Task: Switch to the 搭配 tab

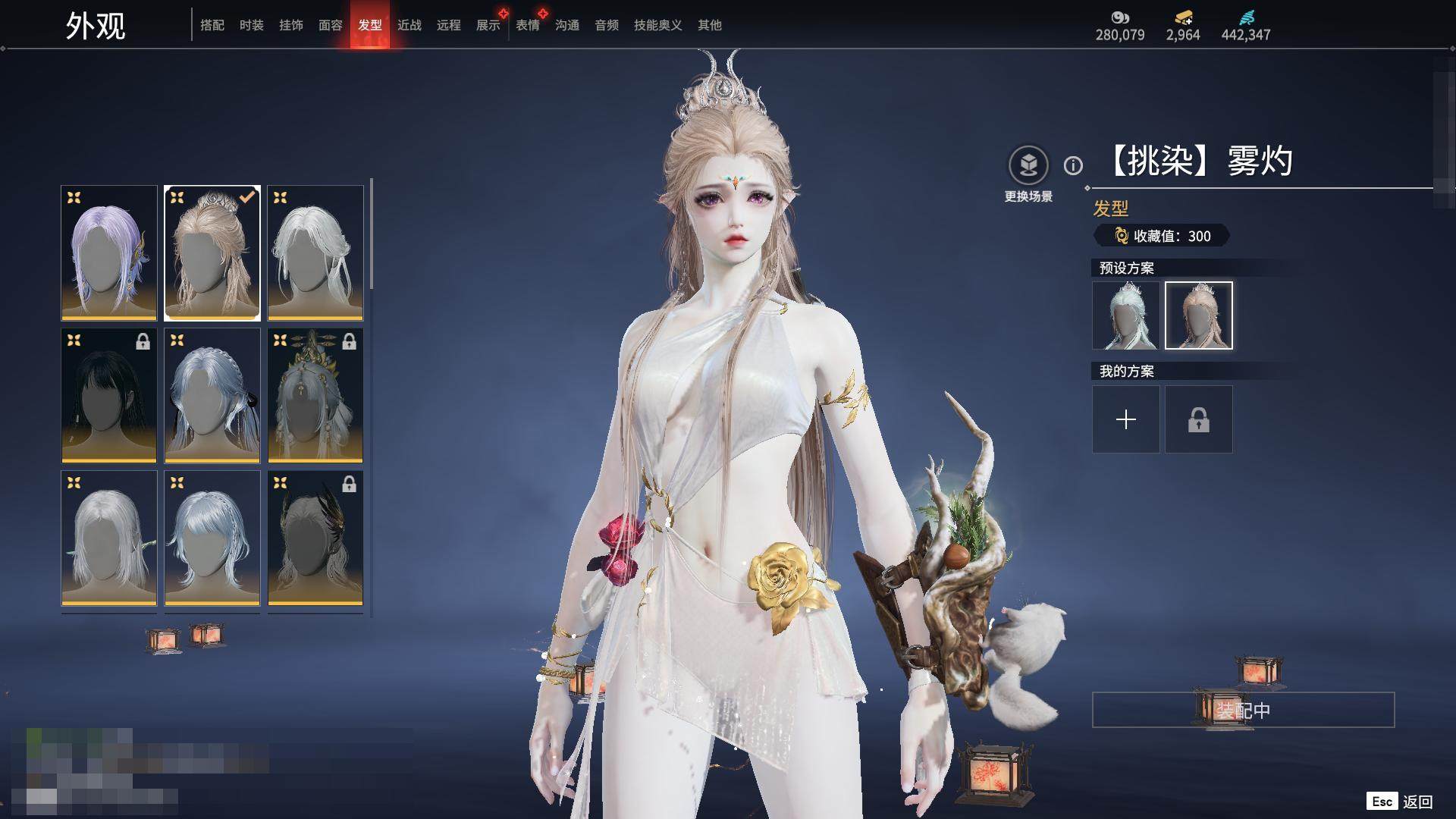Action: (x=212, y=25)
